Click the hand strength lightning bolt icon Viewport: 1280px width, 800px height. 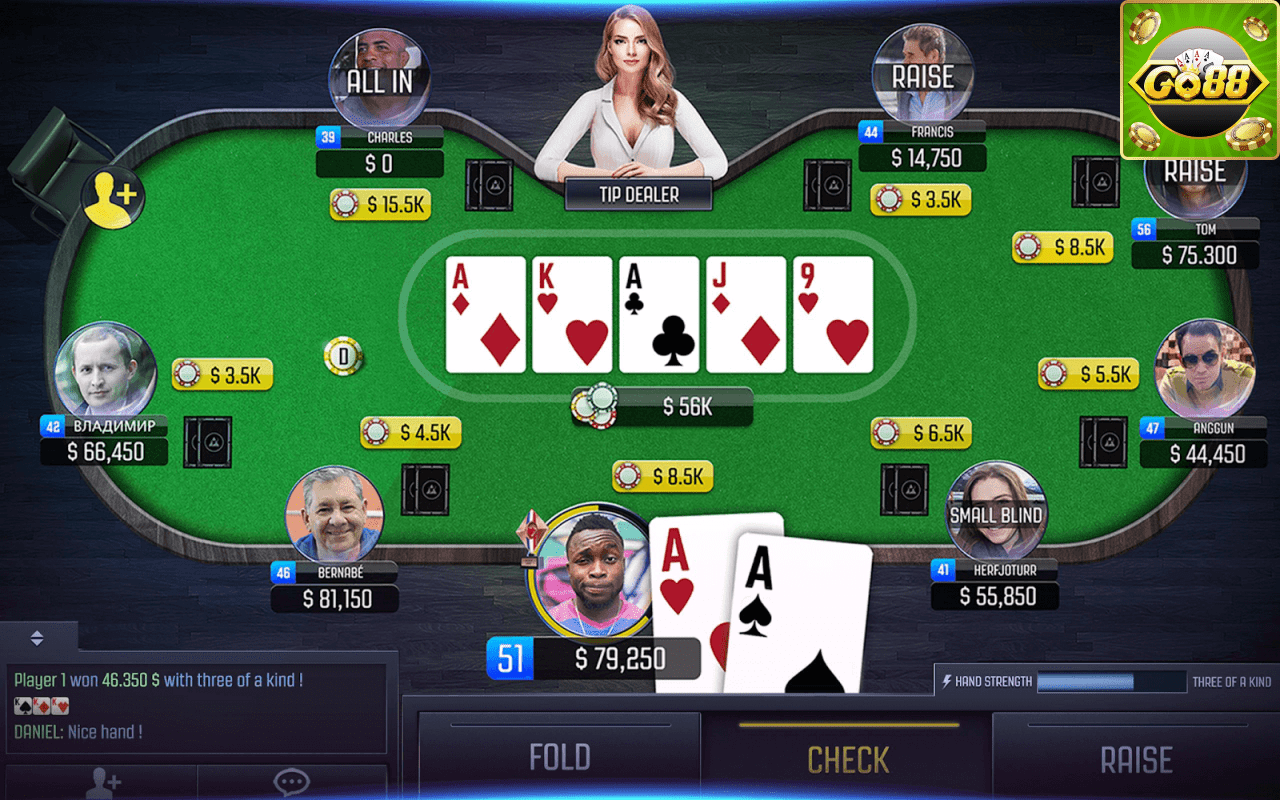pos(948,681)
